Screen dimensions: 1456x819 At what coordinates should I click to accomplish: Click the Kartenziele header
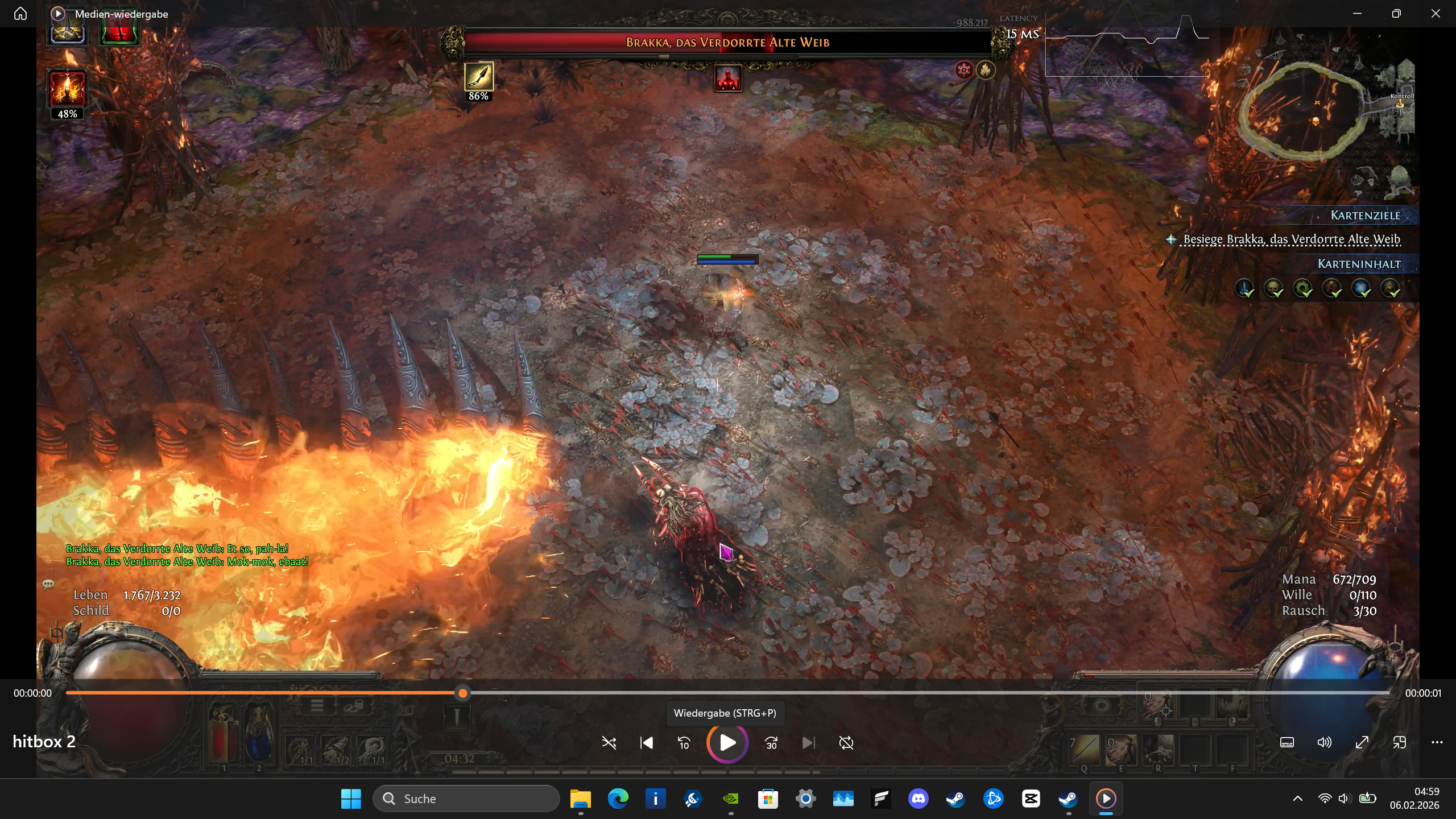[x=1365, y=216]
